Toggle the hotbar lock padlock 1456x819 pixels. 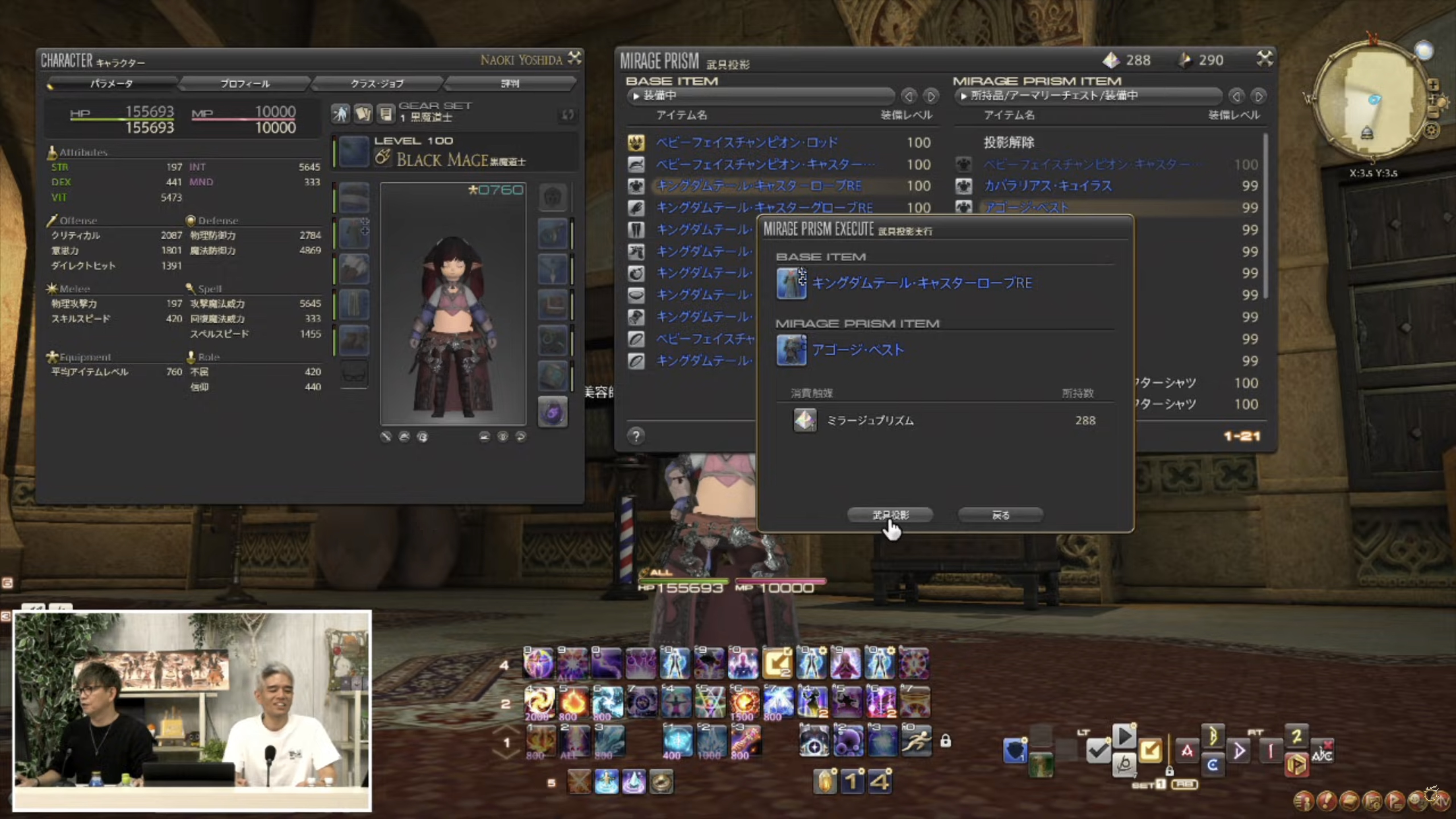click(946, 741)
